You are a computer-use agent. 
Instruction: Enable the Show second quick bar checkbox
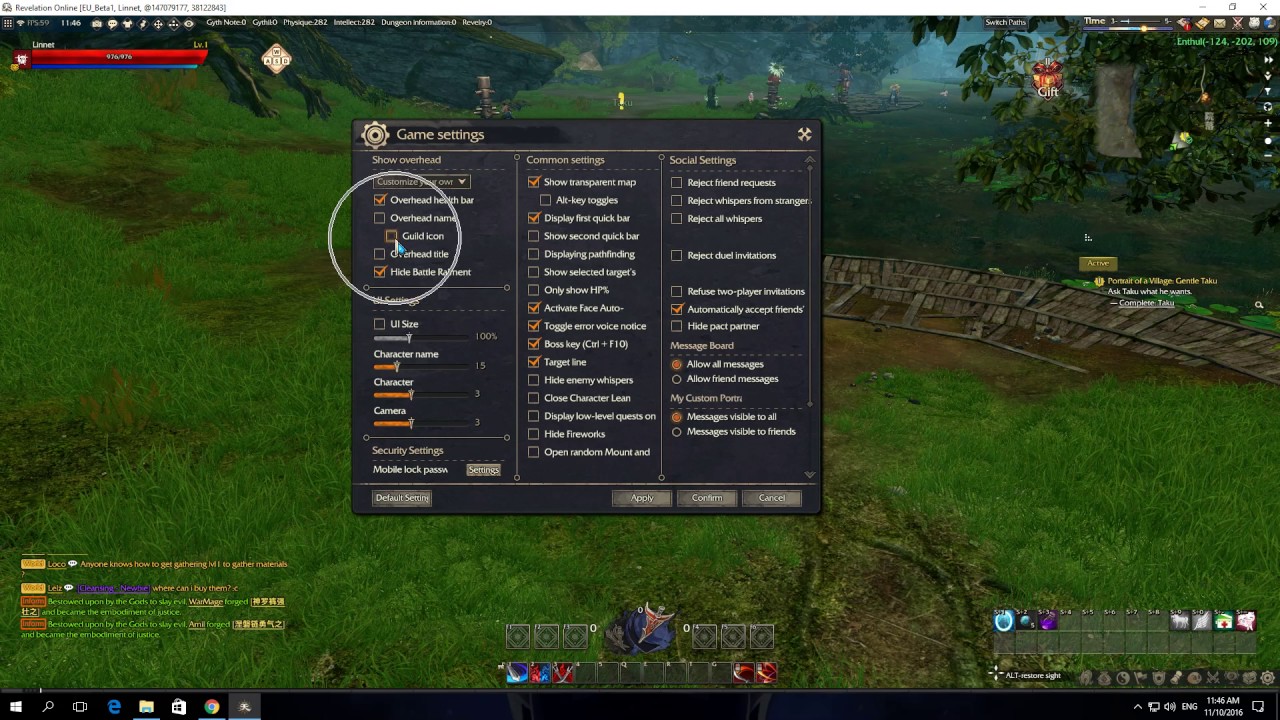(x=534, y=236)
